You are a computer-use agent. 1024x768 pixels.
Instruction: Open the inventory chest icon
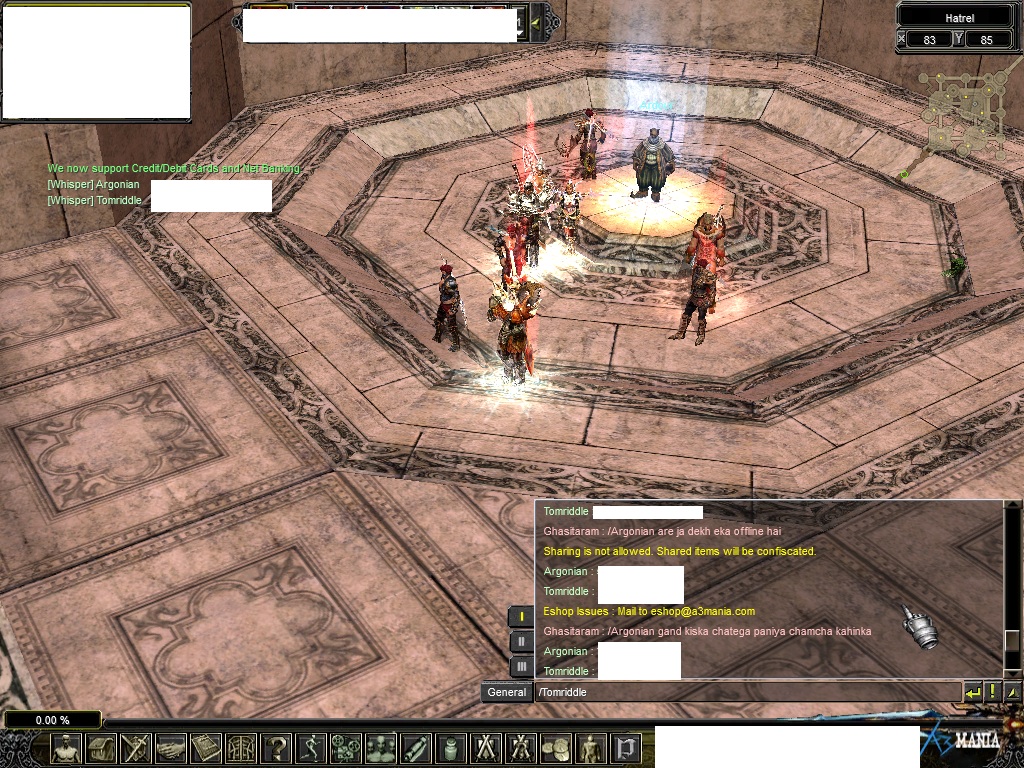pos(101,748)
